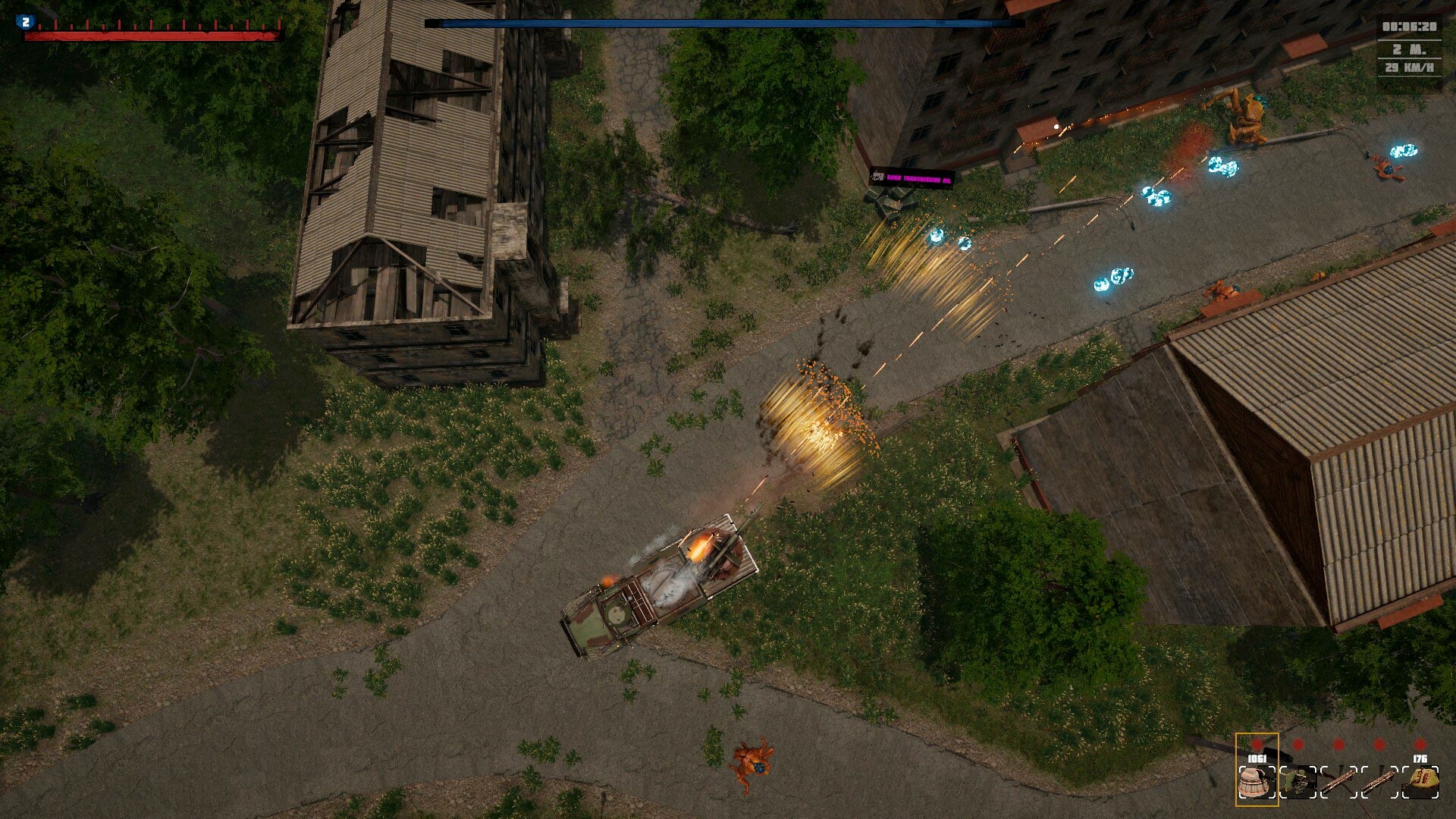Choose the green camouflage weapon slot

pyautogui.click(x=1299, y=782)
